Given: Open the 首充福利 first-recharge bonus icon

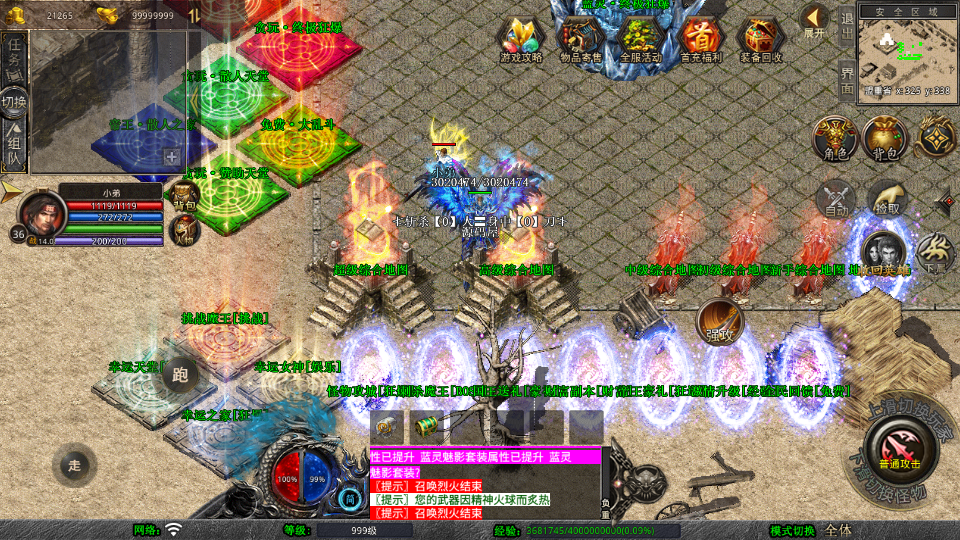Looking at the screenshot, I should tap(701, 38).
